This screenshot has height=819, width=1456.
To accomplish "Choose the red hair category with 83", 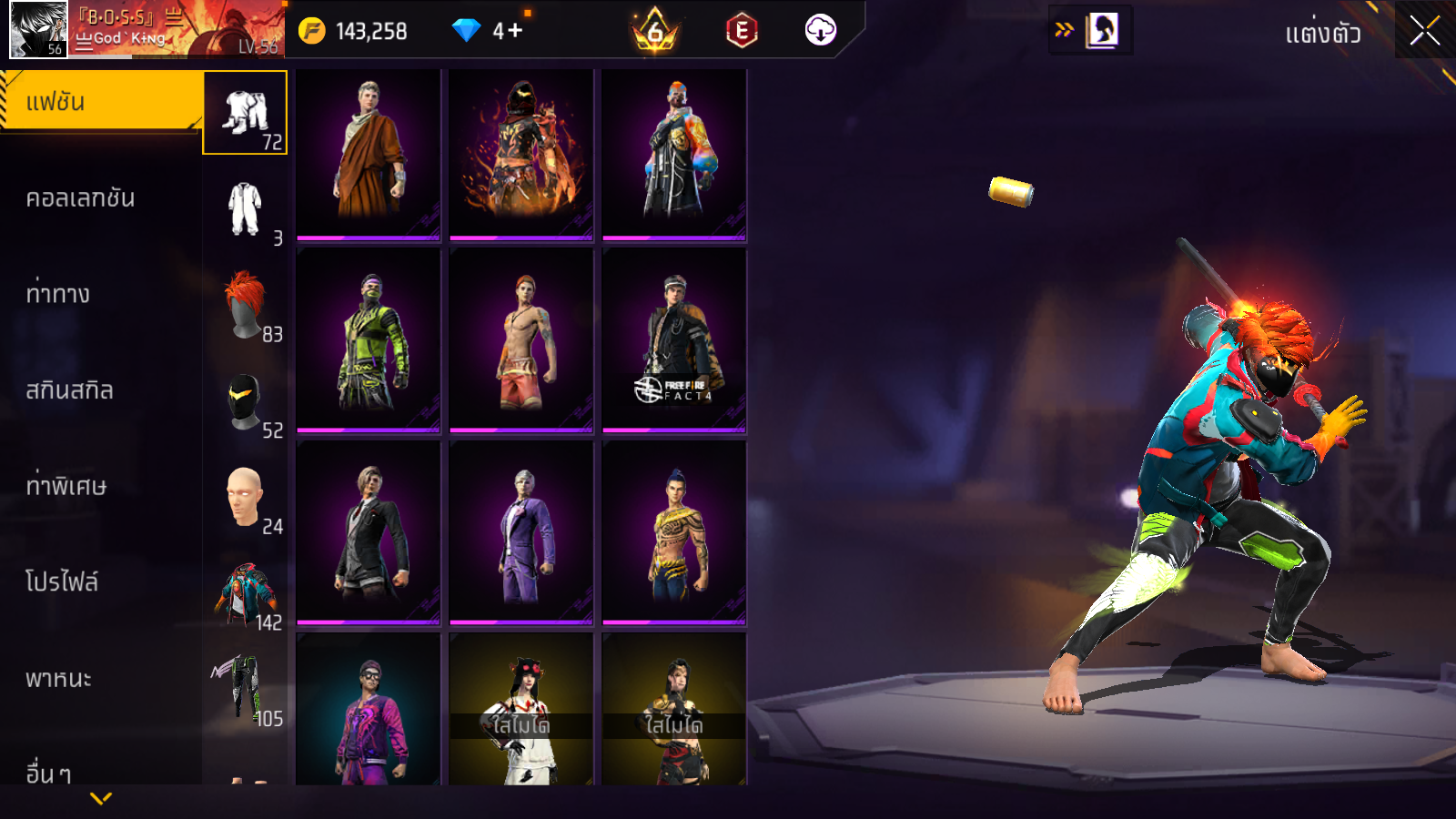I will (246, 306).
